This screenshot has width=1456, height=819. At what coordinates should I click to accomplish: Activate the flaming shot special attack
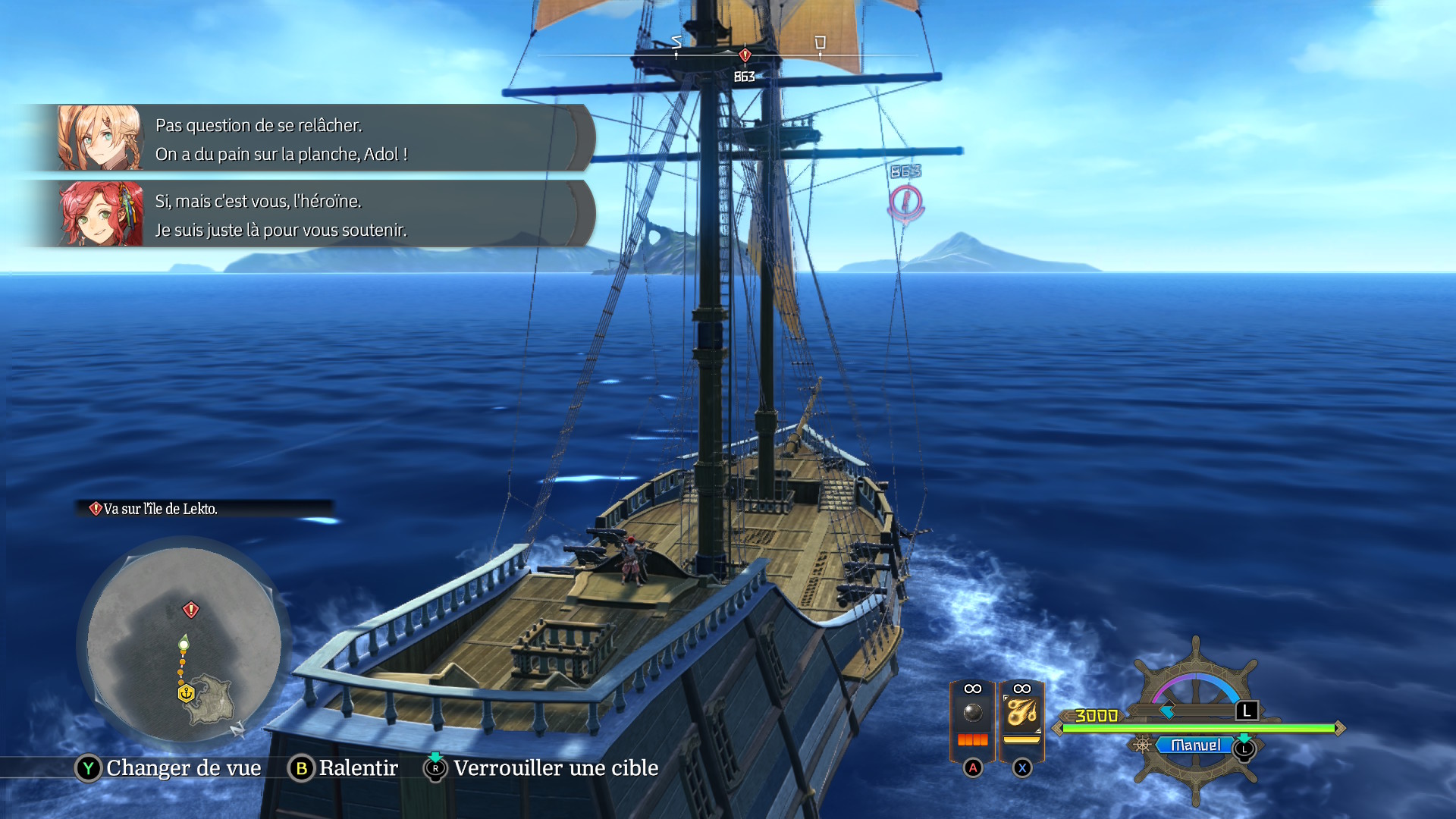click(1021, 714)
